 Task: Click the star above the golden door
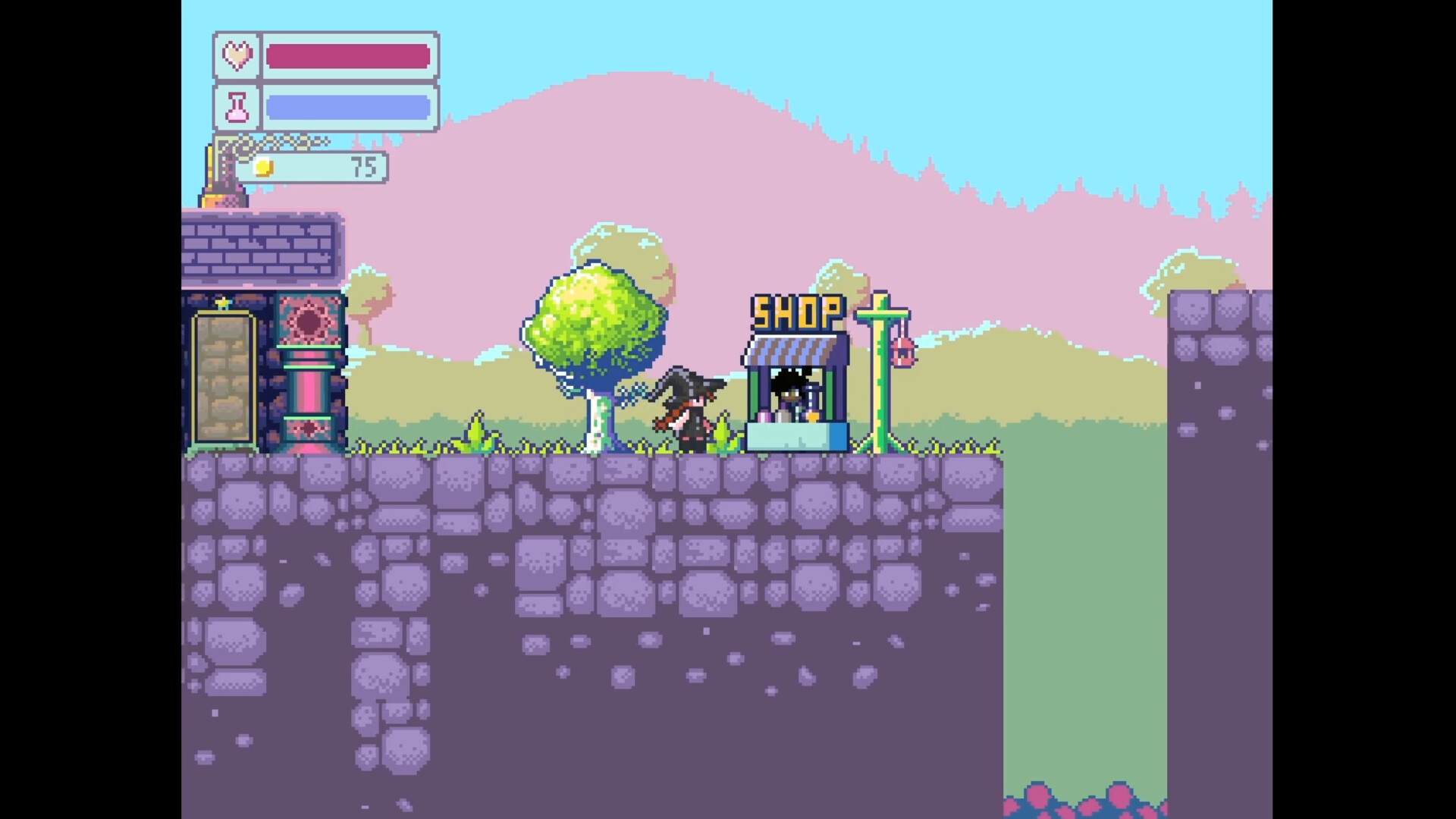coord(222,302)
